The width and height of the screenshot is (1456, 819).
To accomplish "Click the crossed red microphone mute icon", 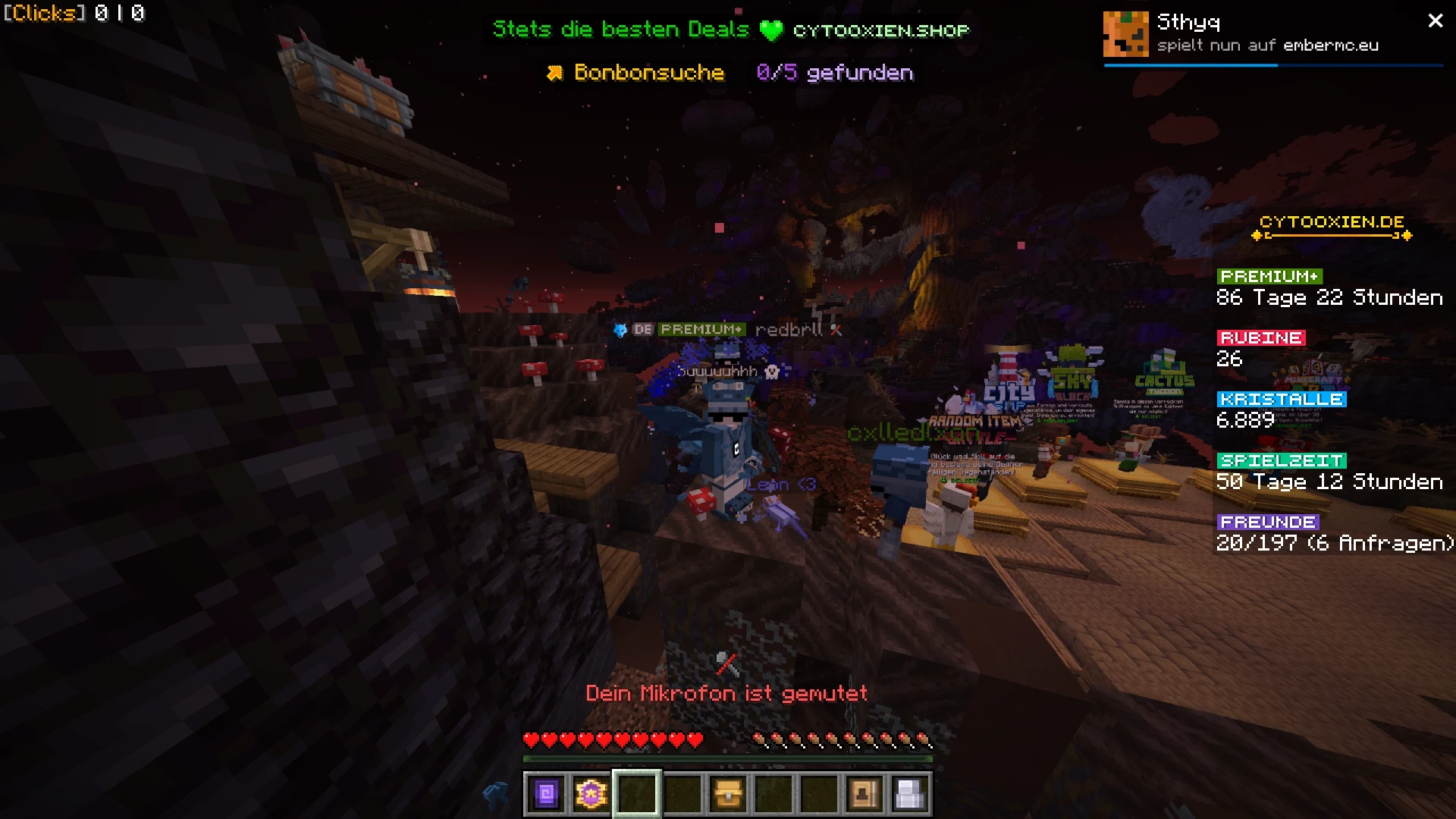I will coord(726,662).
